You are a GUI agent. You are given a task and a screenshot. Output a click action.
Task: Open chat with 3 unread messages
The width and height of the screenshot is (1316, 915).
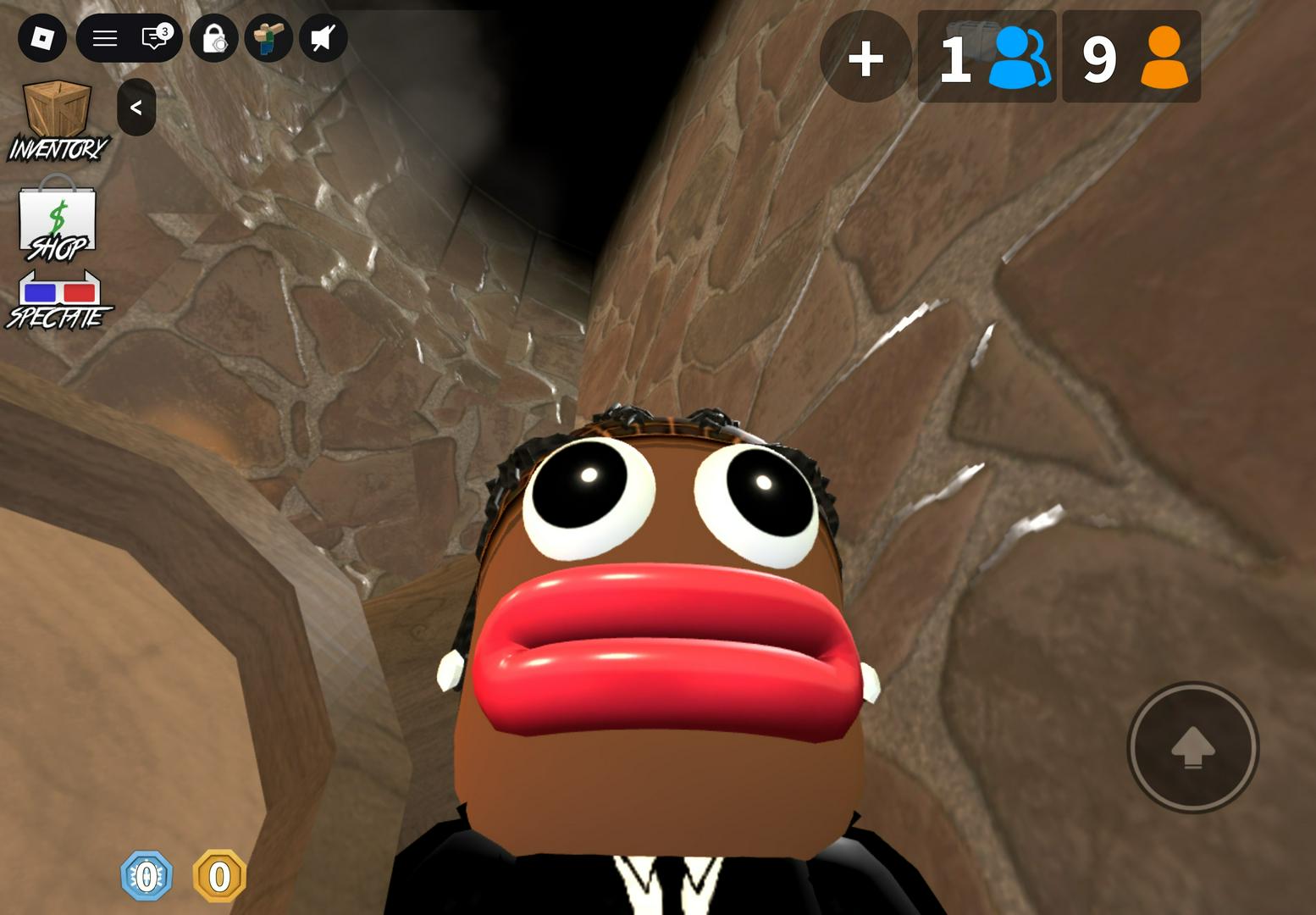155,38
